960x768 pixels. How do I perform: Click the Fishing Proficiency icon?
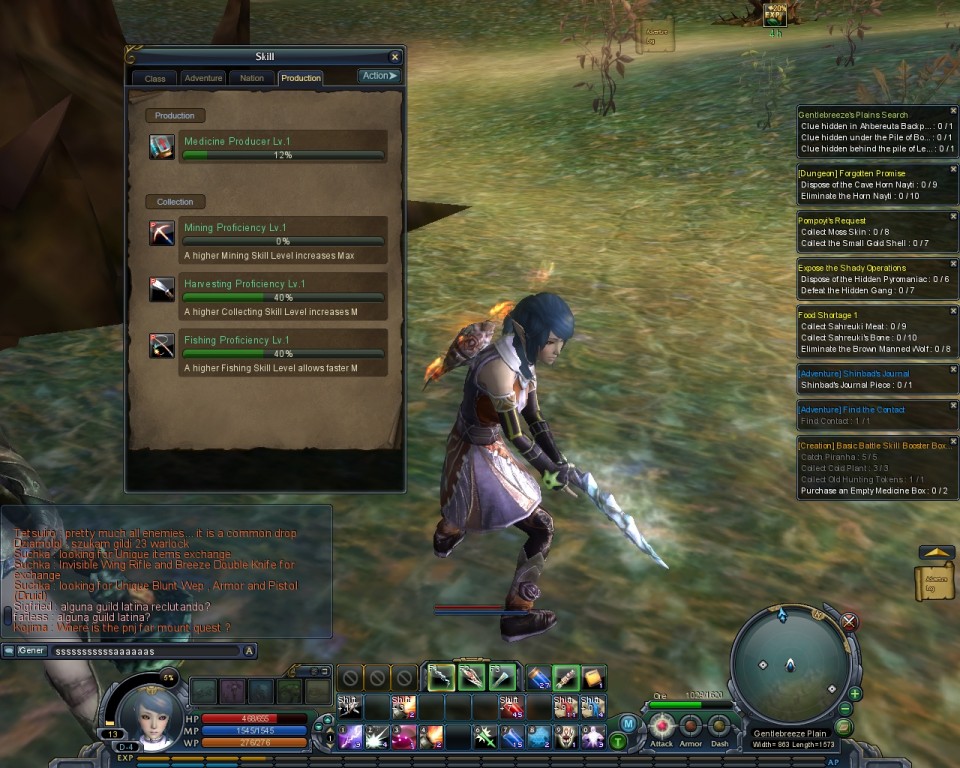click(x=162, y=346)
